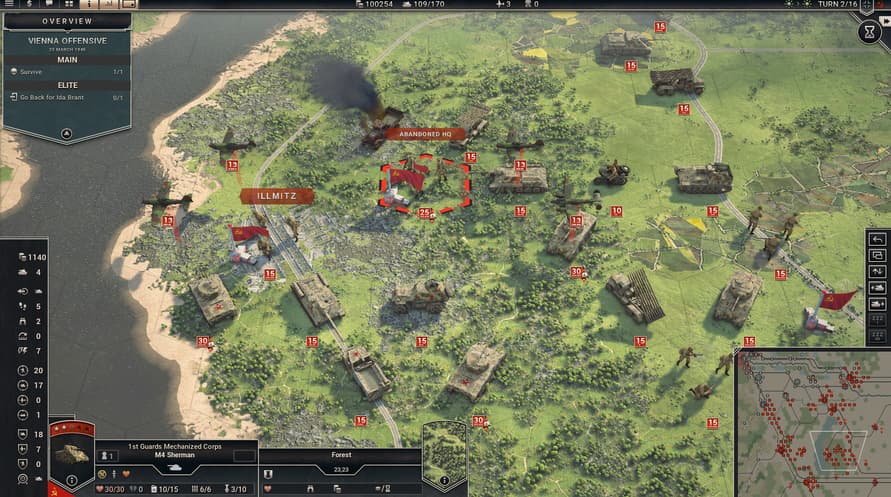Collapse the Overview objectives panel
The height and width of the screenshot is (497, 891).
(x=66, y=132)
